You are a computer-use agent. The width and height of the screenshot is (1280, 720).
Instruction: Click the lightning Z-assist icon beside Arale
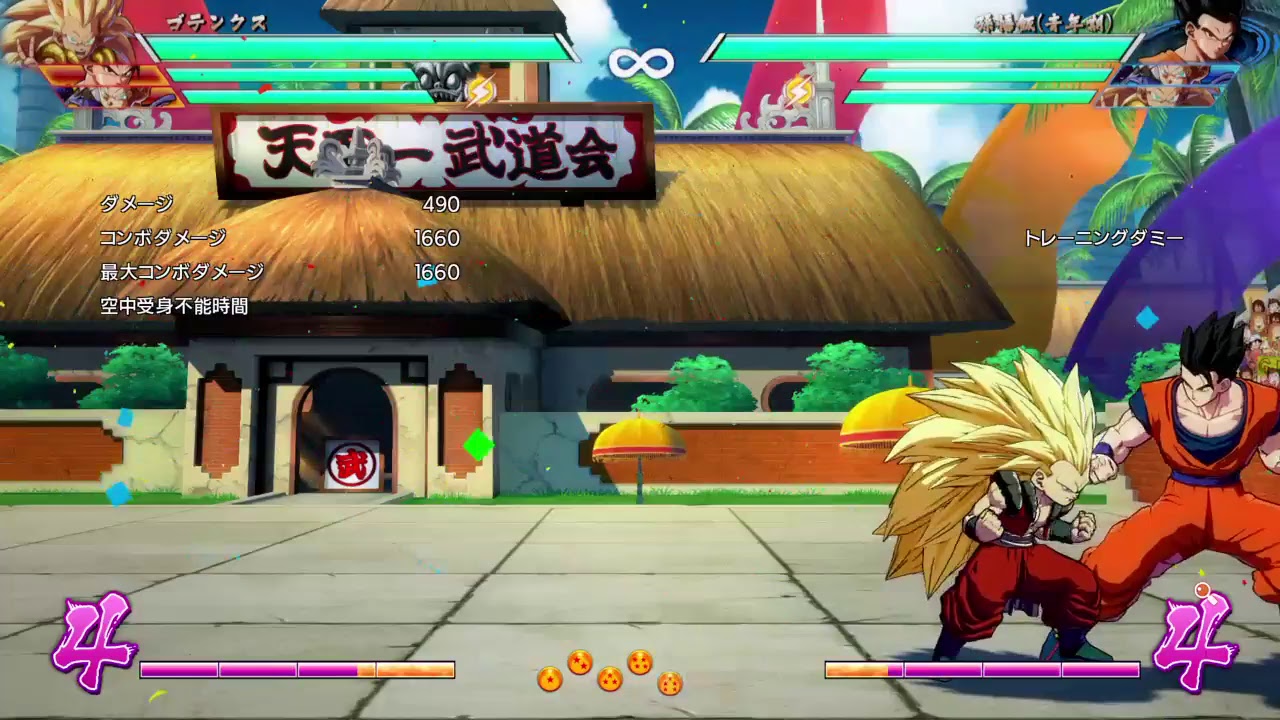[481, 90]
